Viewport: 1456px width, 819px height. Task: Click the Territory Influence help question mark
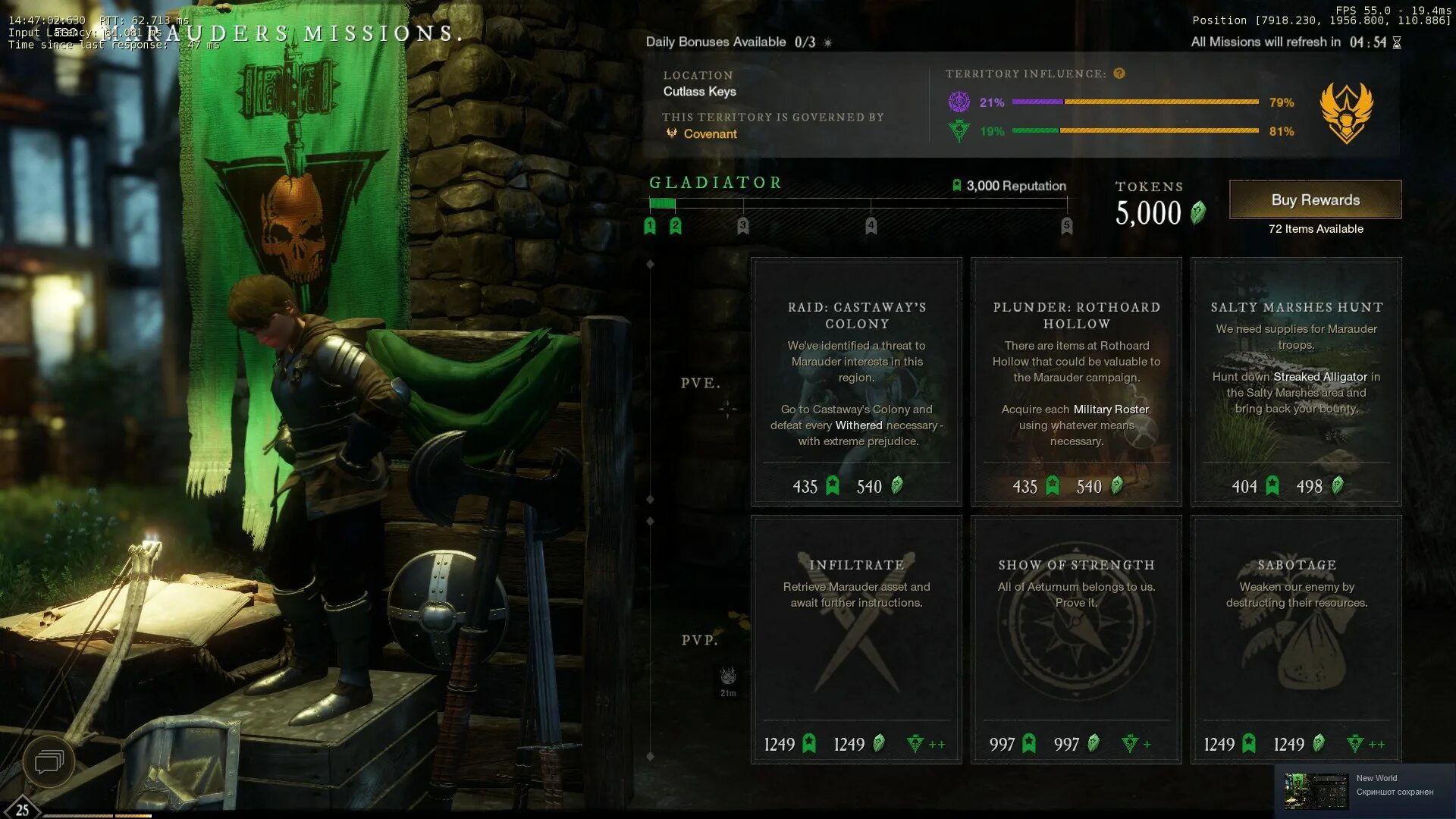click(1119, 74)
